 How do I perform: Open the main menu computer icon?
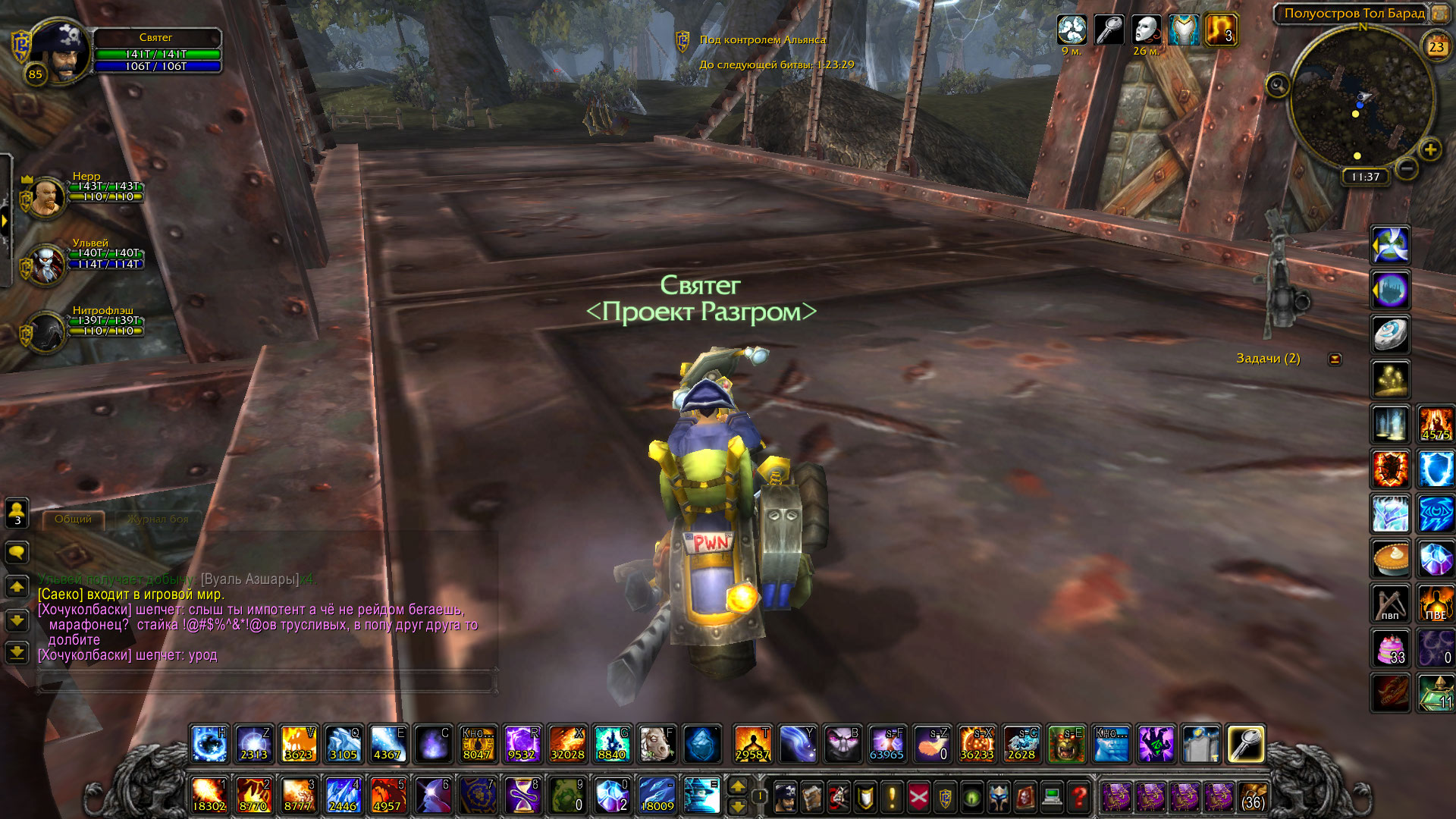(1052, 797)
